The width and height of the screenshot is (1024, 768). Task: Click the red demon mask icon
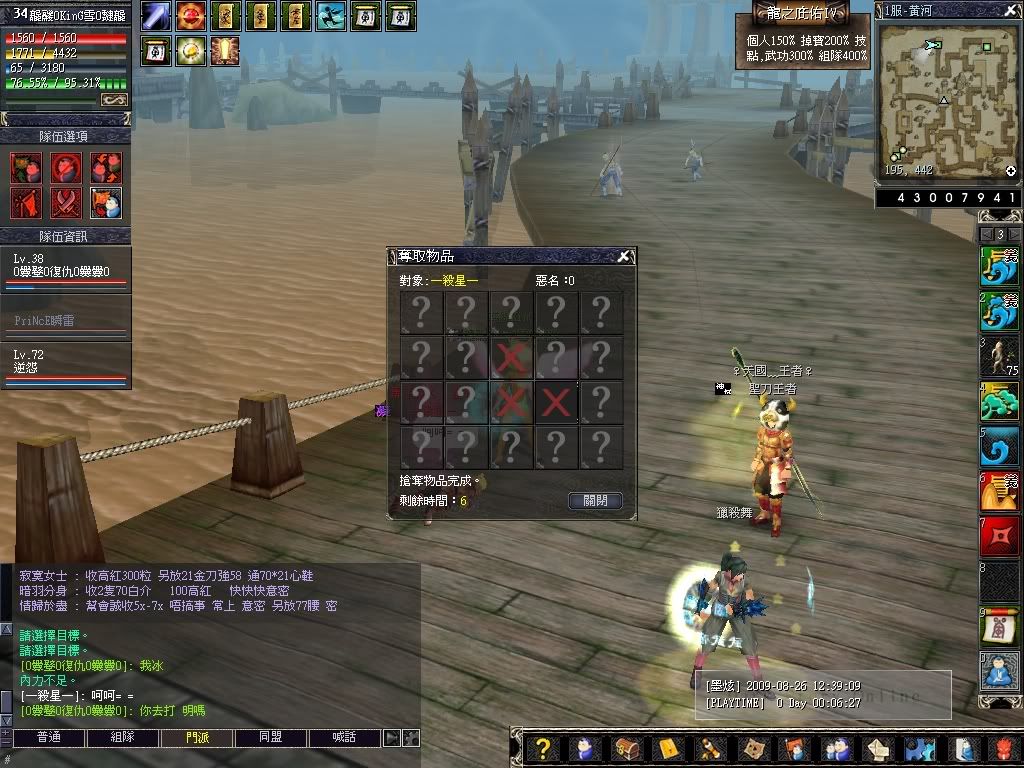[x=1003, y=748]
